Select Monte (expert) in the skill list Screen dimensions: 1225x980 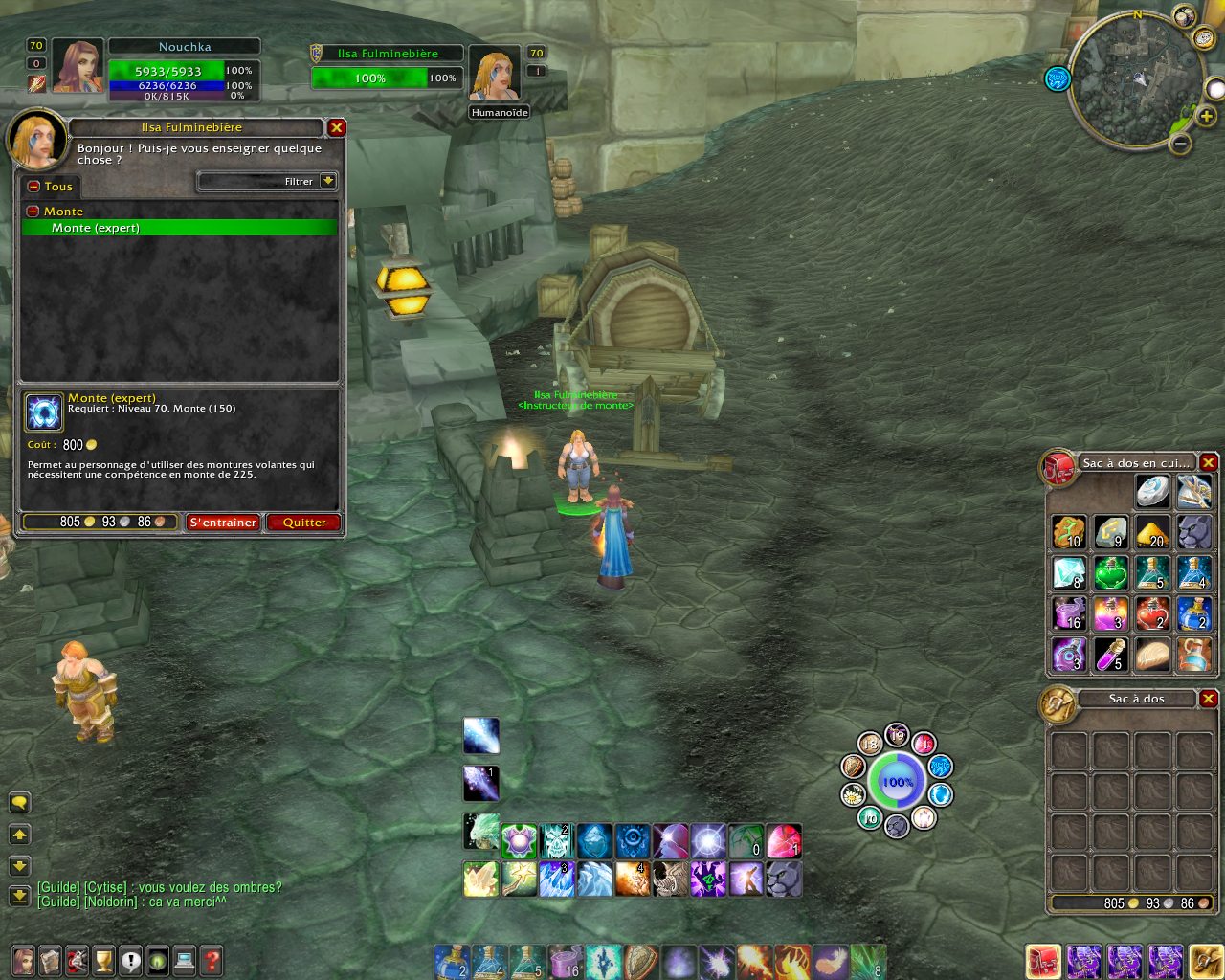[x=179, y=228]
